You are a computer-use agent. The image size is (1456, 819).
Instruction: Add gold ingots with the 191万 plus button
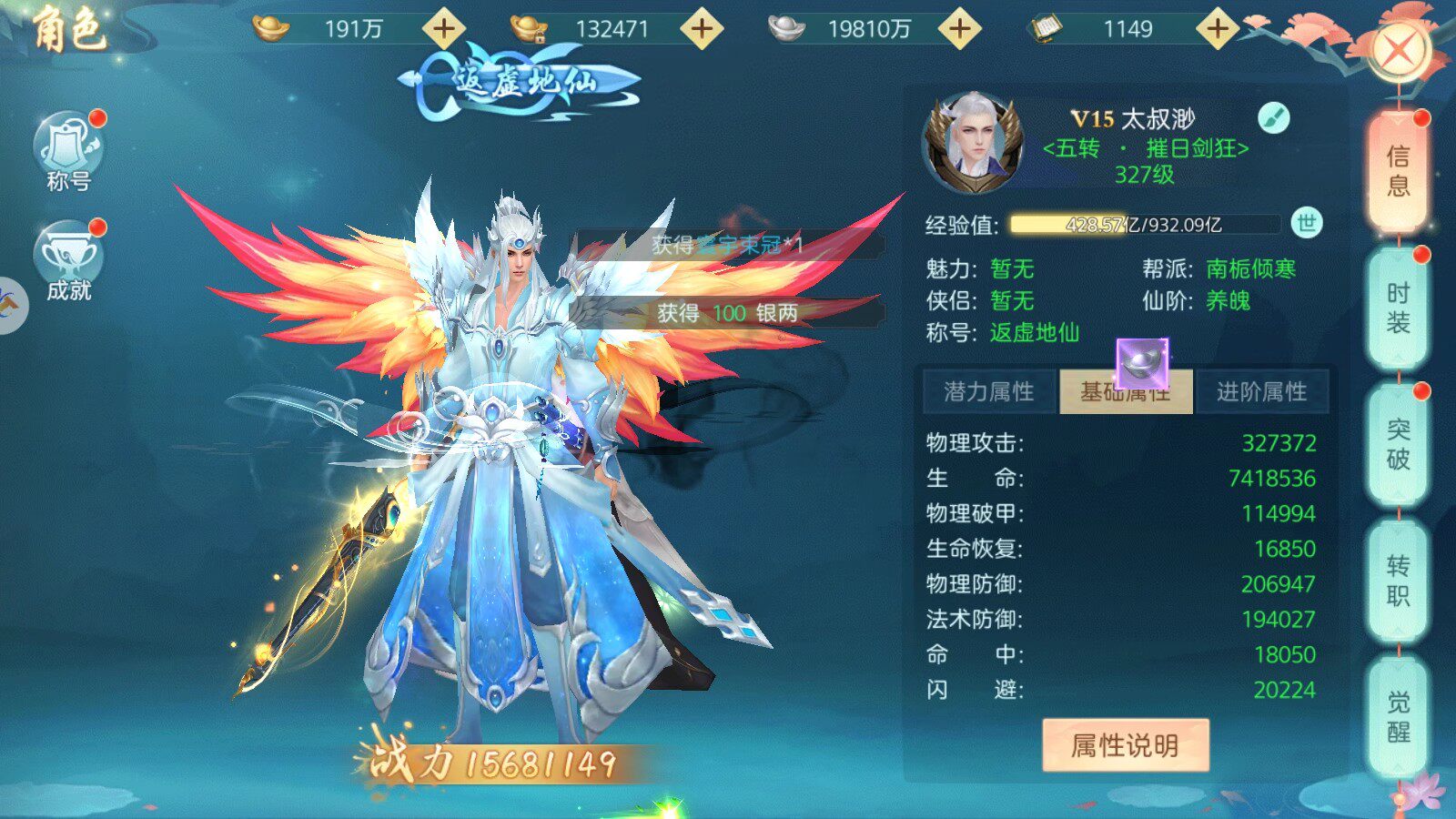click(444, 29)
